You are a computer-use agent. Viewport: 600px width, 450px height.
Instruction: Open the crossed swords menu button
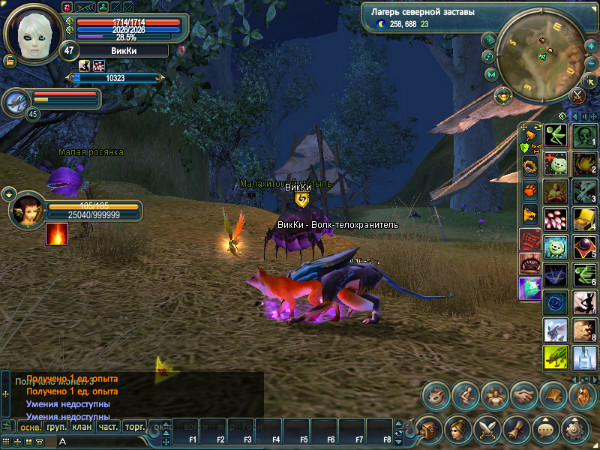coord(488,428)
